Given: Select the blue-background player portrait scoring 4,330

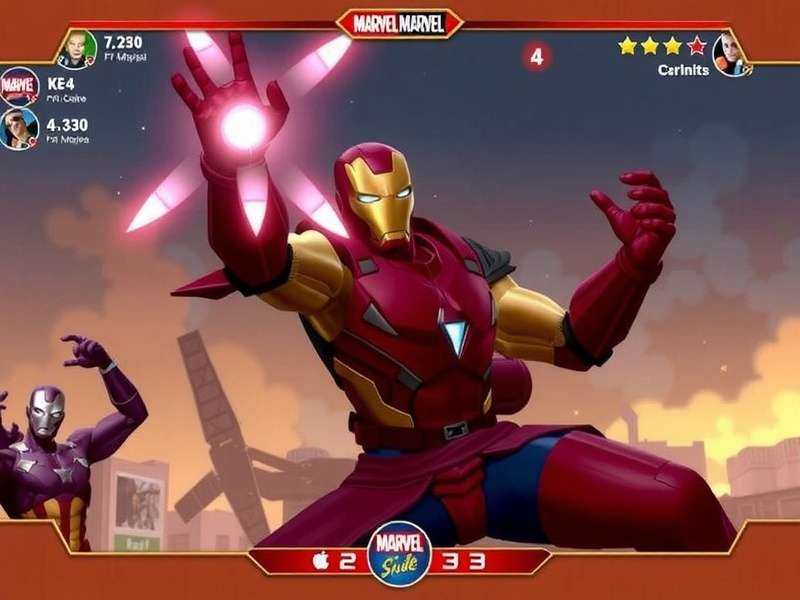Looking at the screenshot, I should [x=18, y=128].
